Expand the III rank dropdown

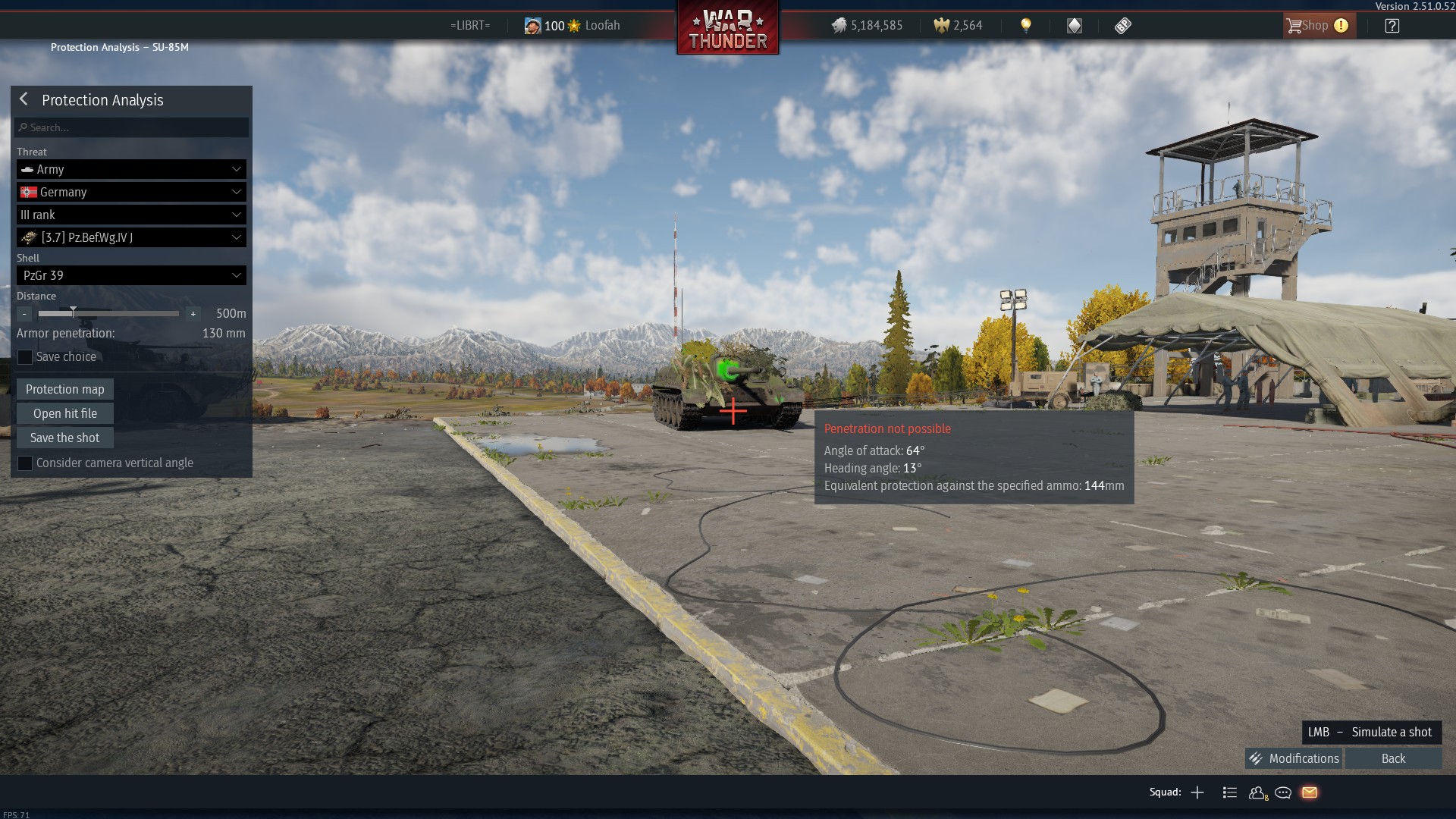pos(131,215)
